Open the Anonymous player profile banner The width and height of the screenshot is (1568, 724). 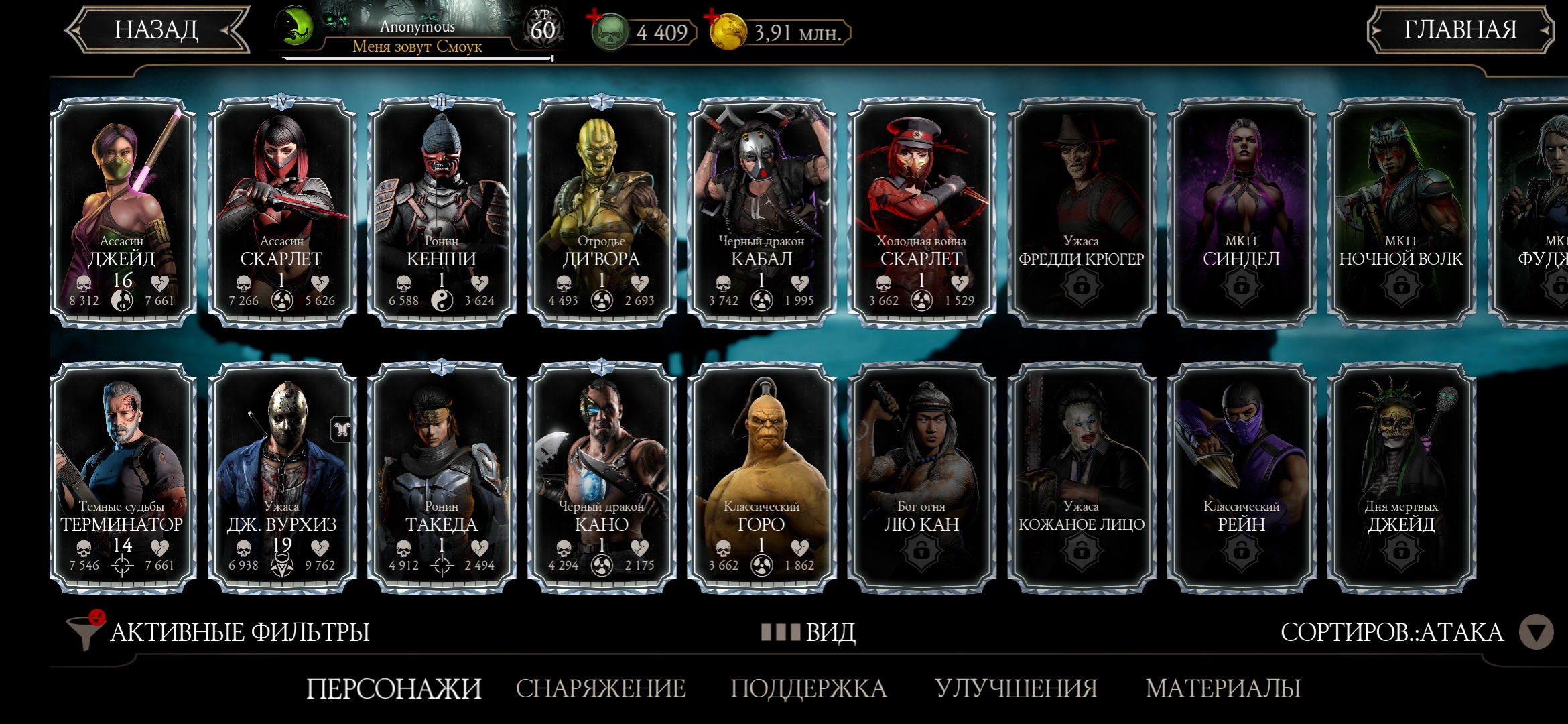[417, 34]
